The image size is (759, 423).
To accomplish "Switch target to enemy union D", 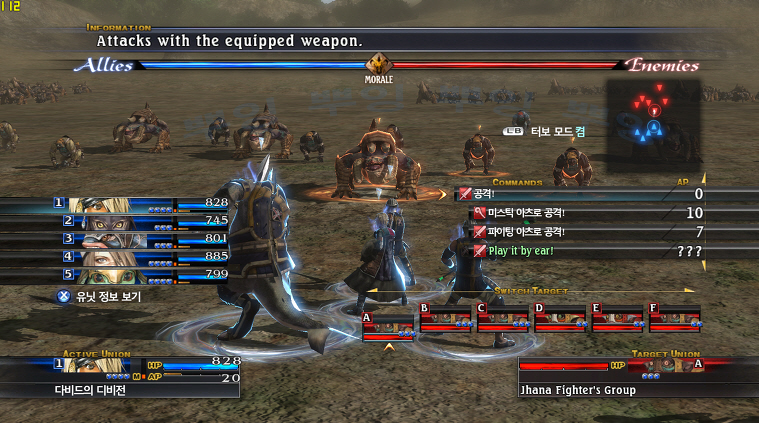I will 560,320.
